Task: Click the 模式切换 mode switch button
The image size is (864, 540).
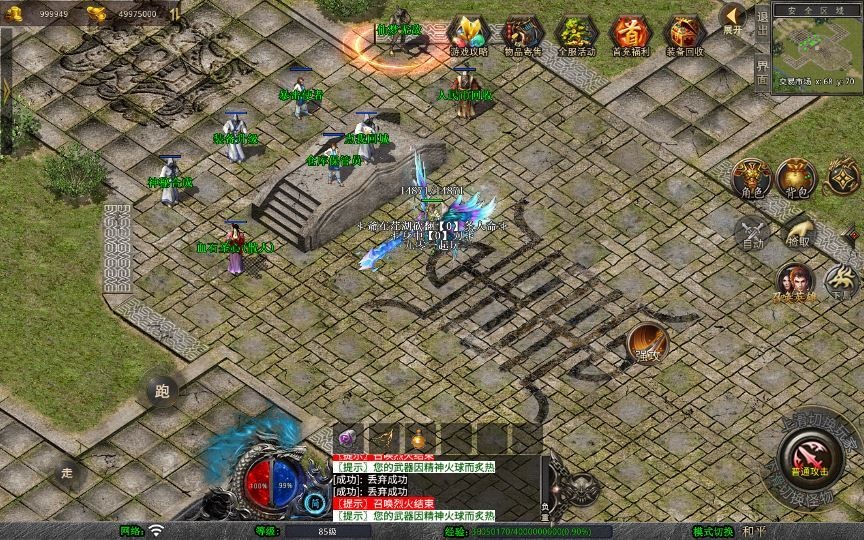Action: pos(713,531)
